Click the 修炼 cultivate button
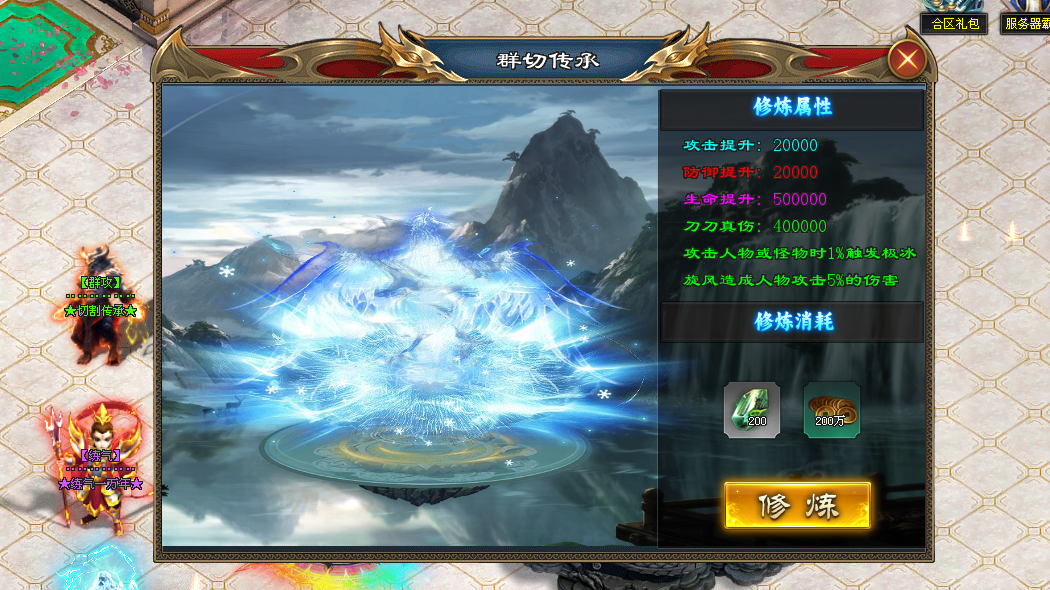 point(797,506)
